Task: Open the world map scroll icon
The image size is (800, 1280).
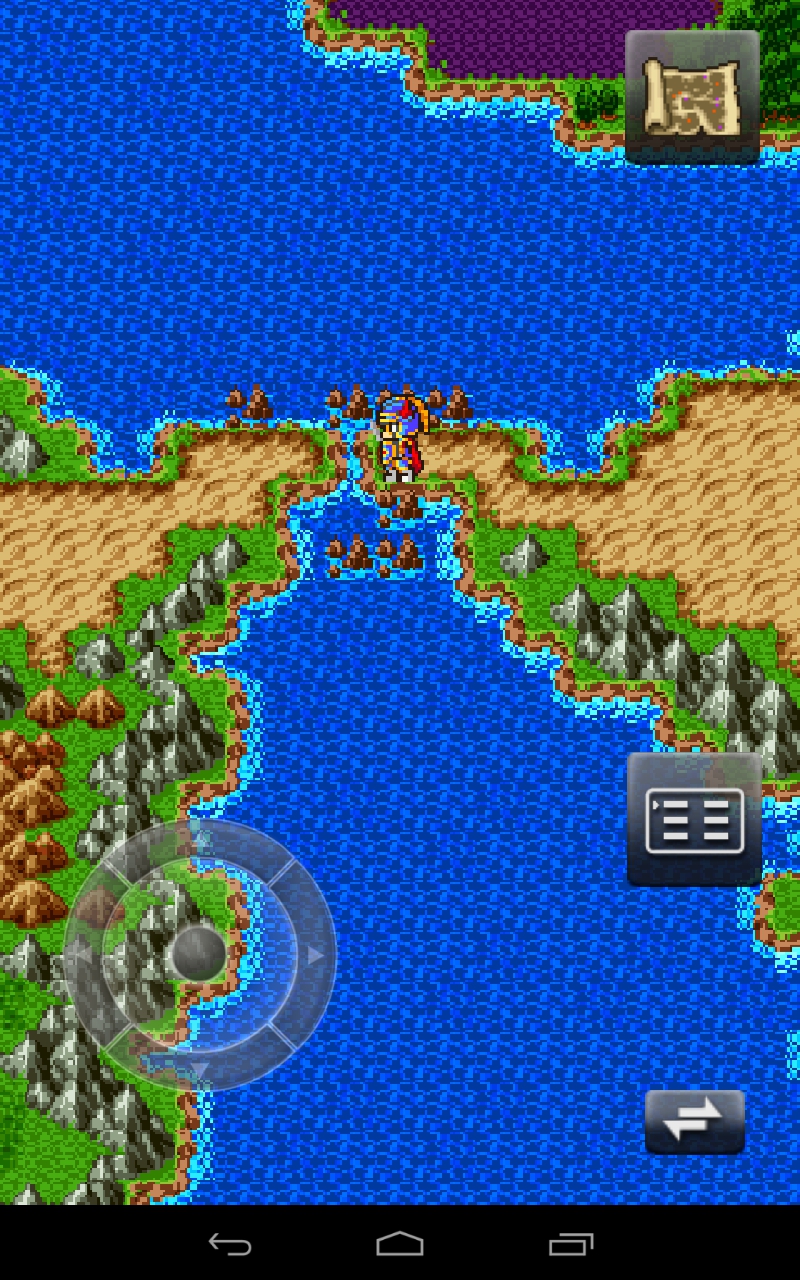Action: click(692, 96)
